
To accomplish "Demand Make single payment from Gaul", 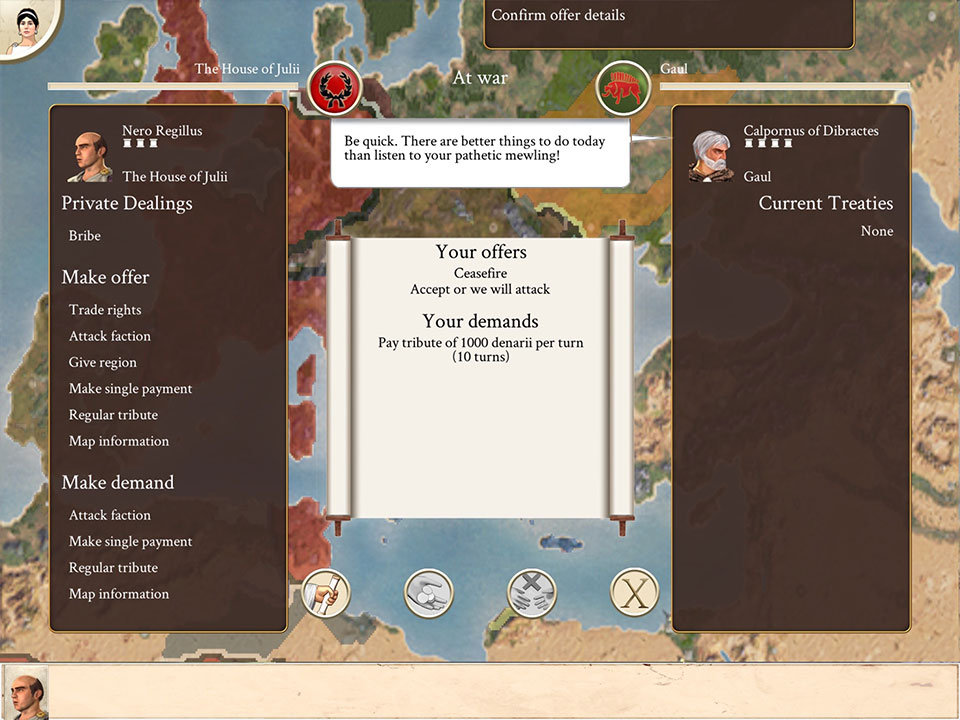I will pos(130,541).
